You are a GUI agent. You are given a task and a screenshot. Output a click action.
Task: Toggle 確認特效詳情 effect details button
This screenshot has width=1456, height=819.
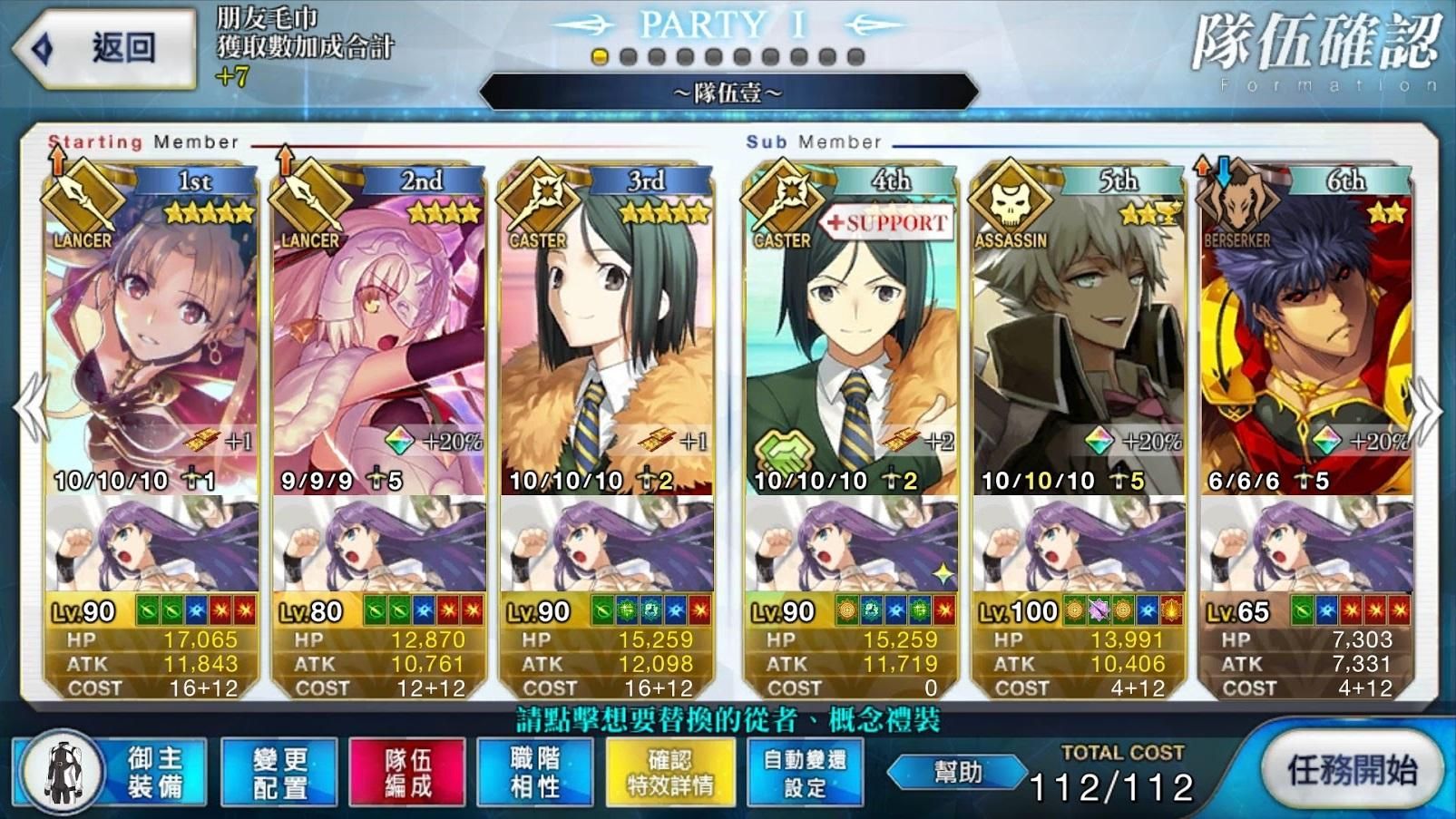coord(670,772)
